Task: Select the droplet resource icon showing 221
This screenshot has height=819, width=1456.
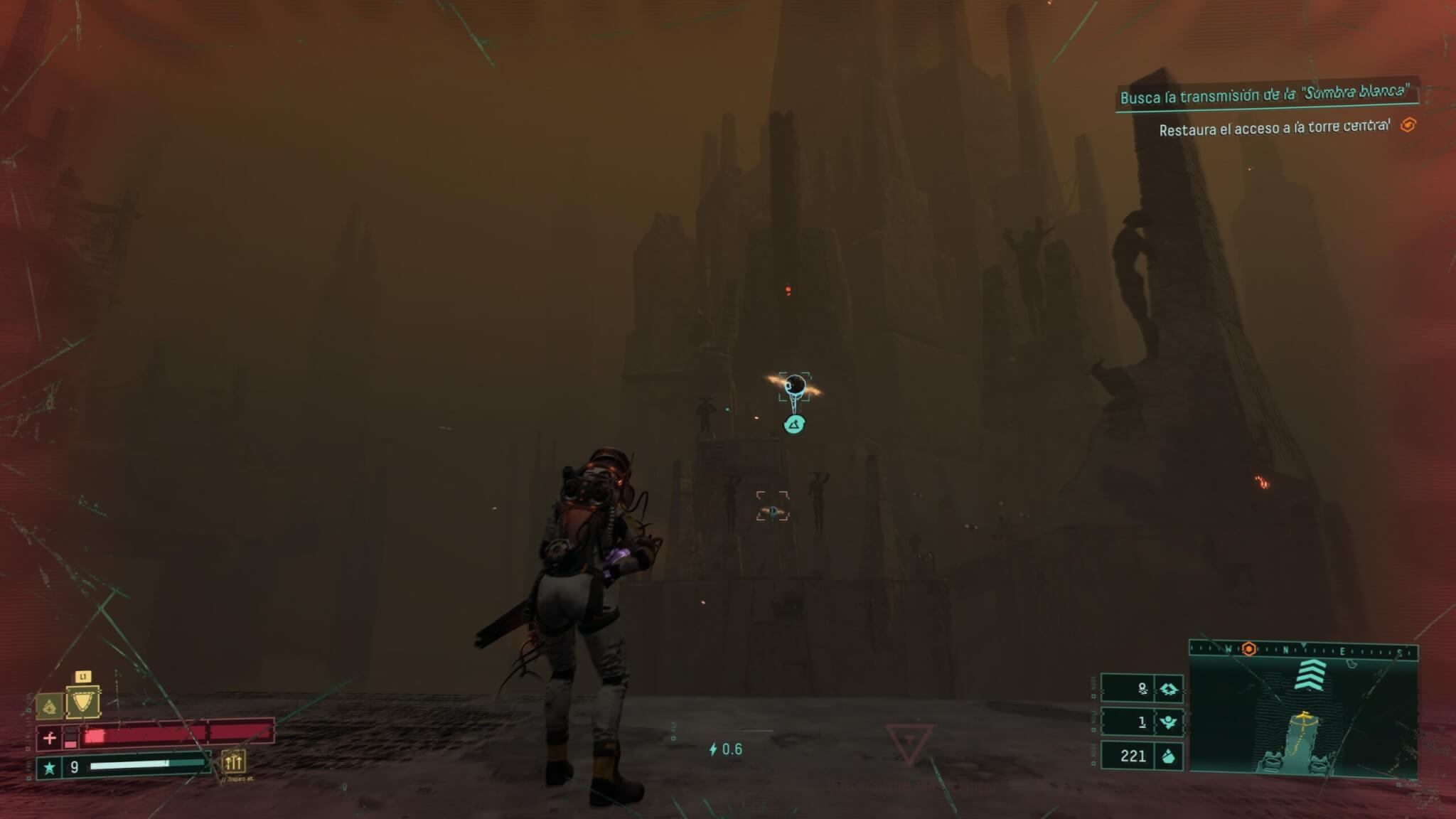Action: tap(1168, 756)
